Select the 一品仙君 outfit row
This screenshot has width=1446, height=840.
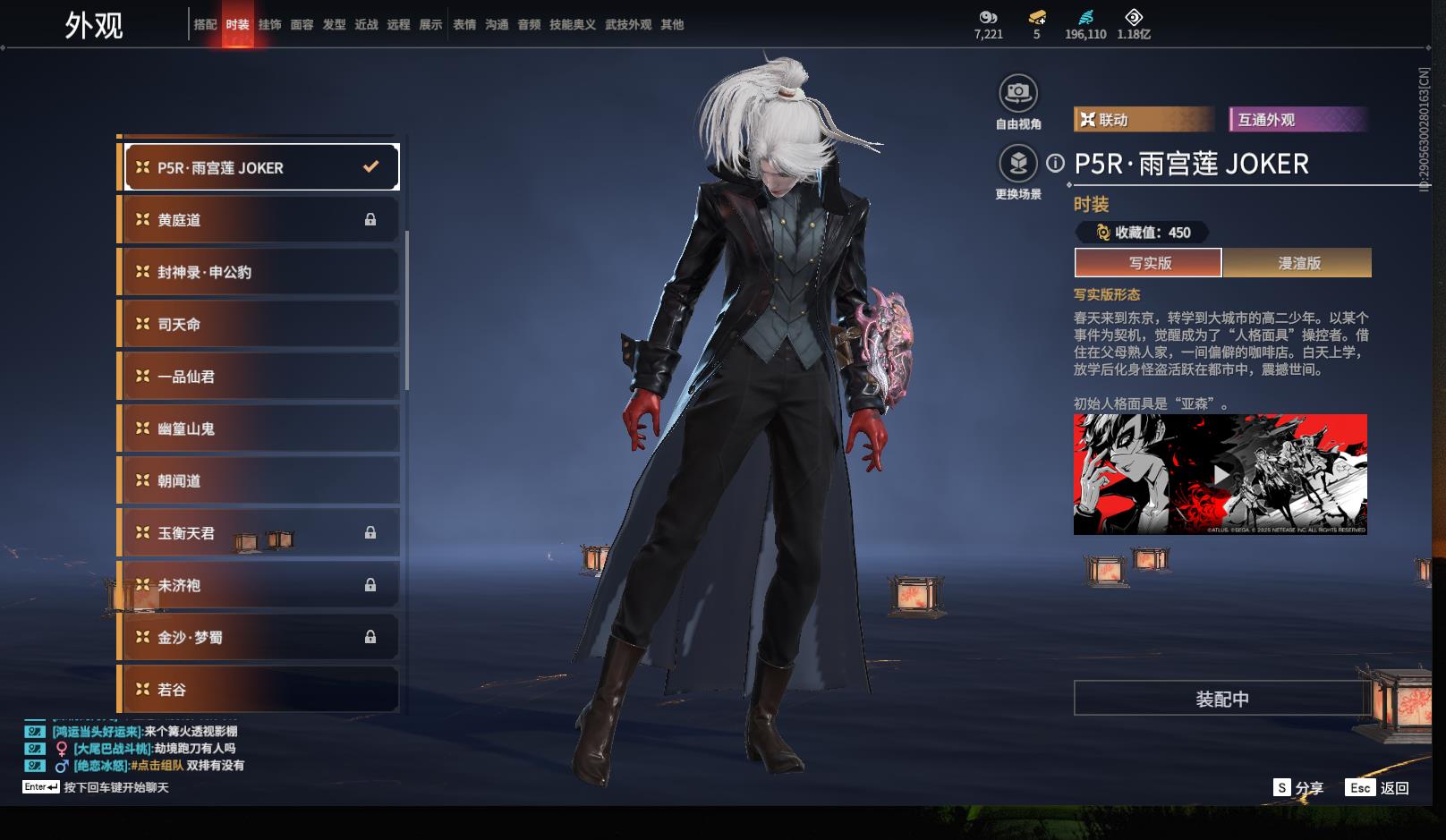pos(259,377)
